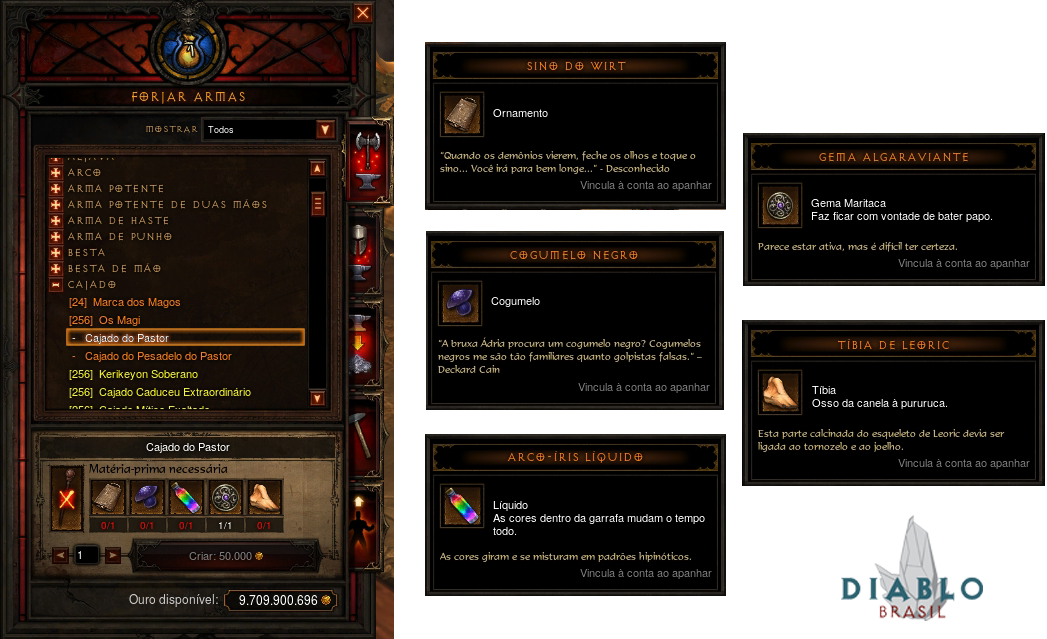Collapse the Cajado category

(x=56, y=284)
